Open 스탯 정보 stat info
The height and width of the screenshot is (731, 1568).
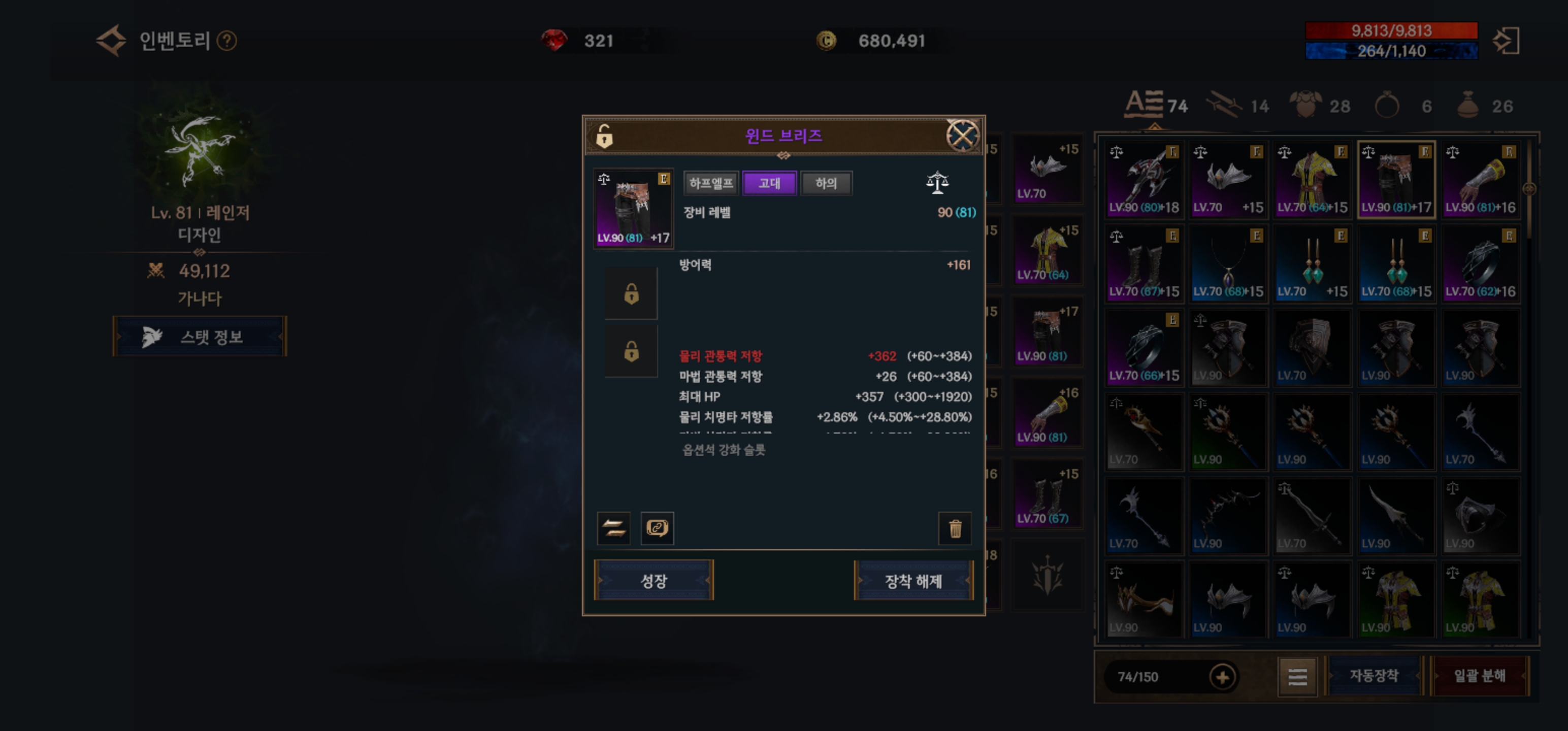[x=200, y=337]
